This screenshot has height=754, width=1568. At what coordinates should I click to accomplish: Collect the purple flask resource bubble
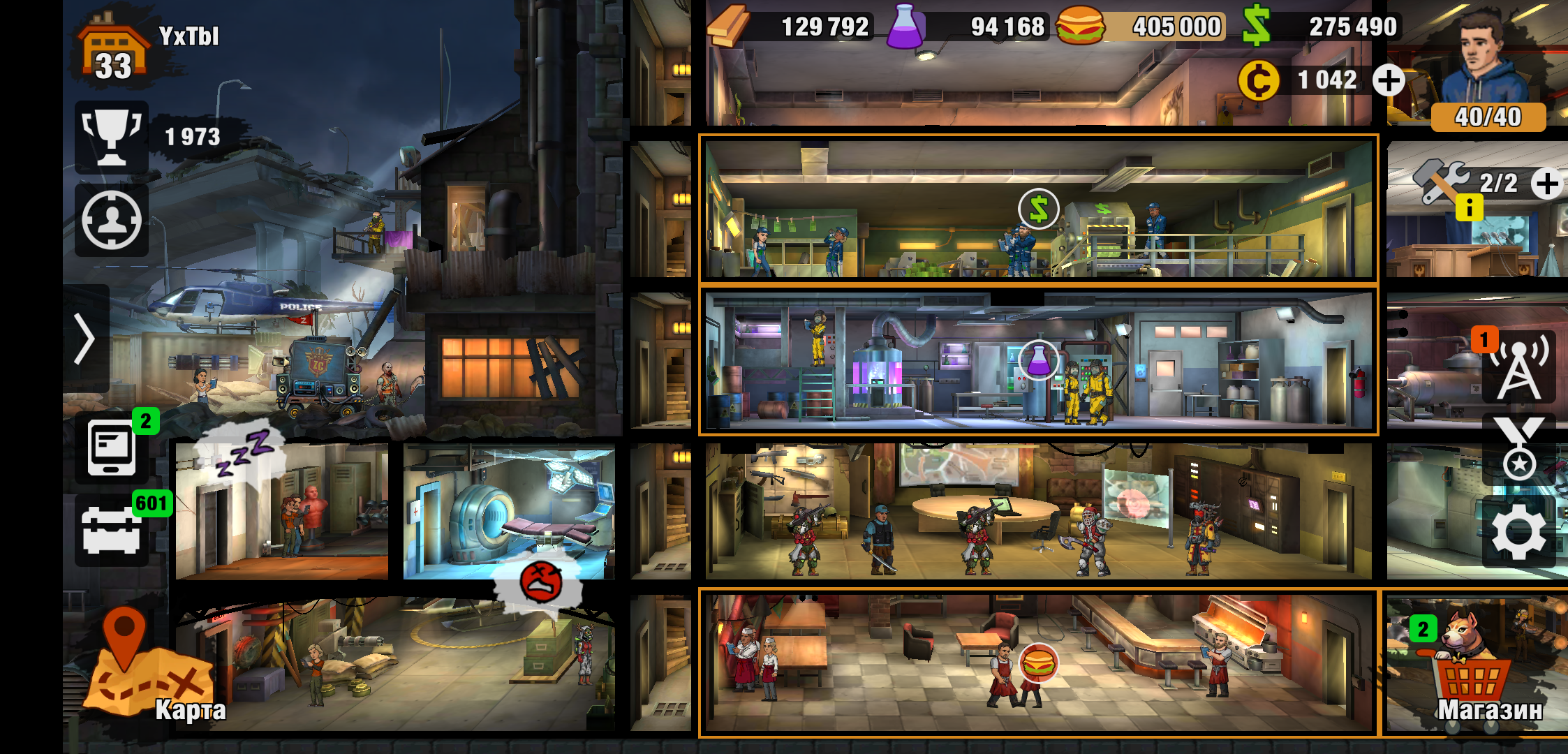click(x=1038, y=360)
